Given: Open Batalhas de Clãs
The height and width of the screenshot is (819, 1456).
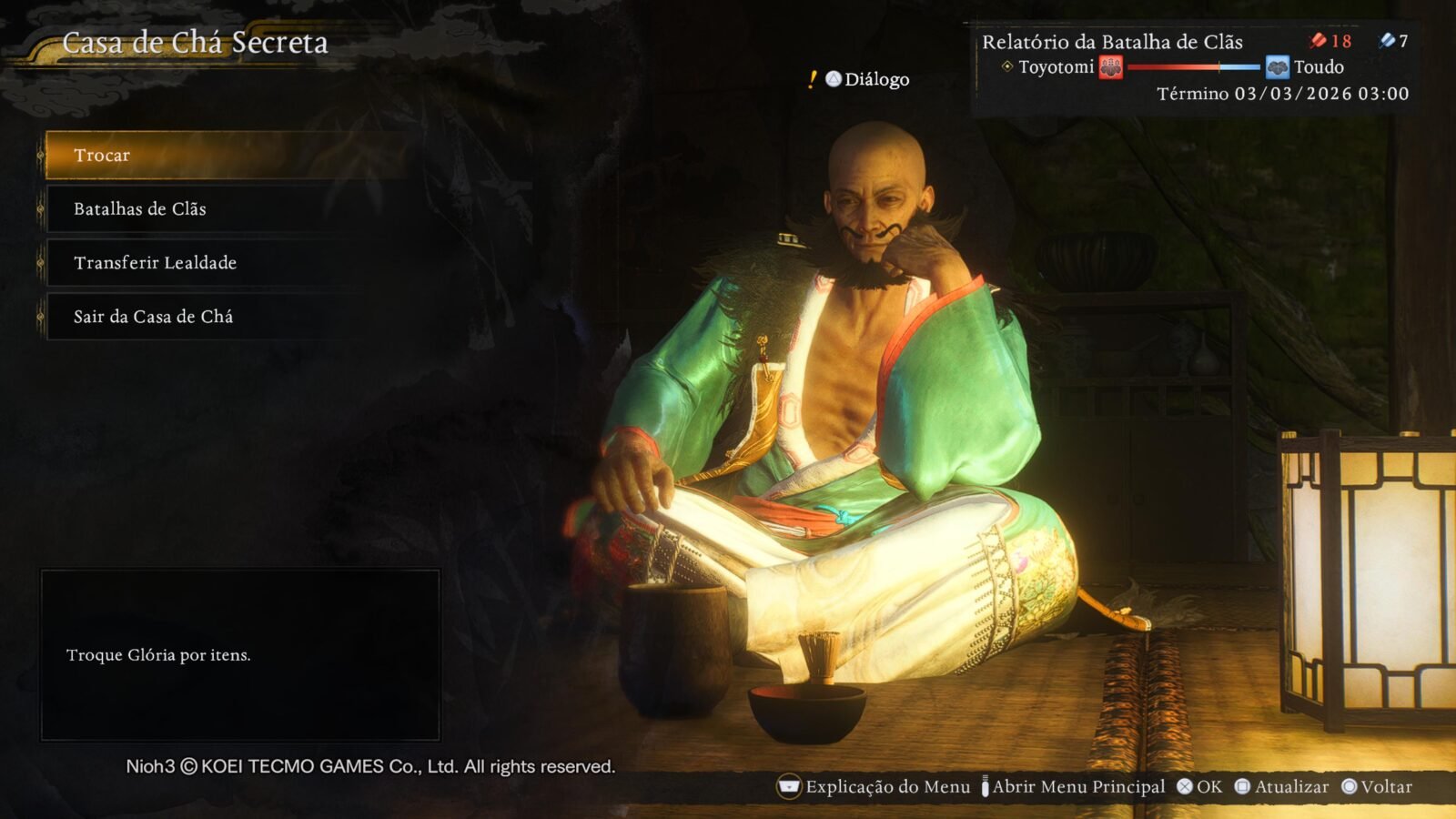Looking at the screenshot, I should coord(140,208).
